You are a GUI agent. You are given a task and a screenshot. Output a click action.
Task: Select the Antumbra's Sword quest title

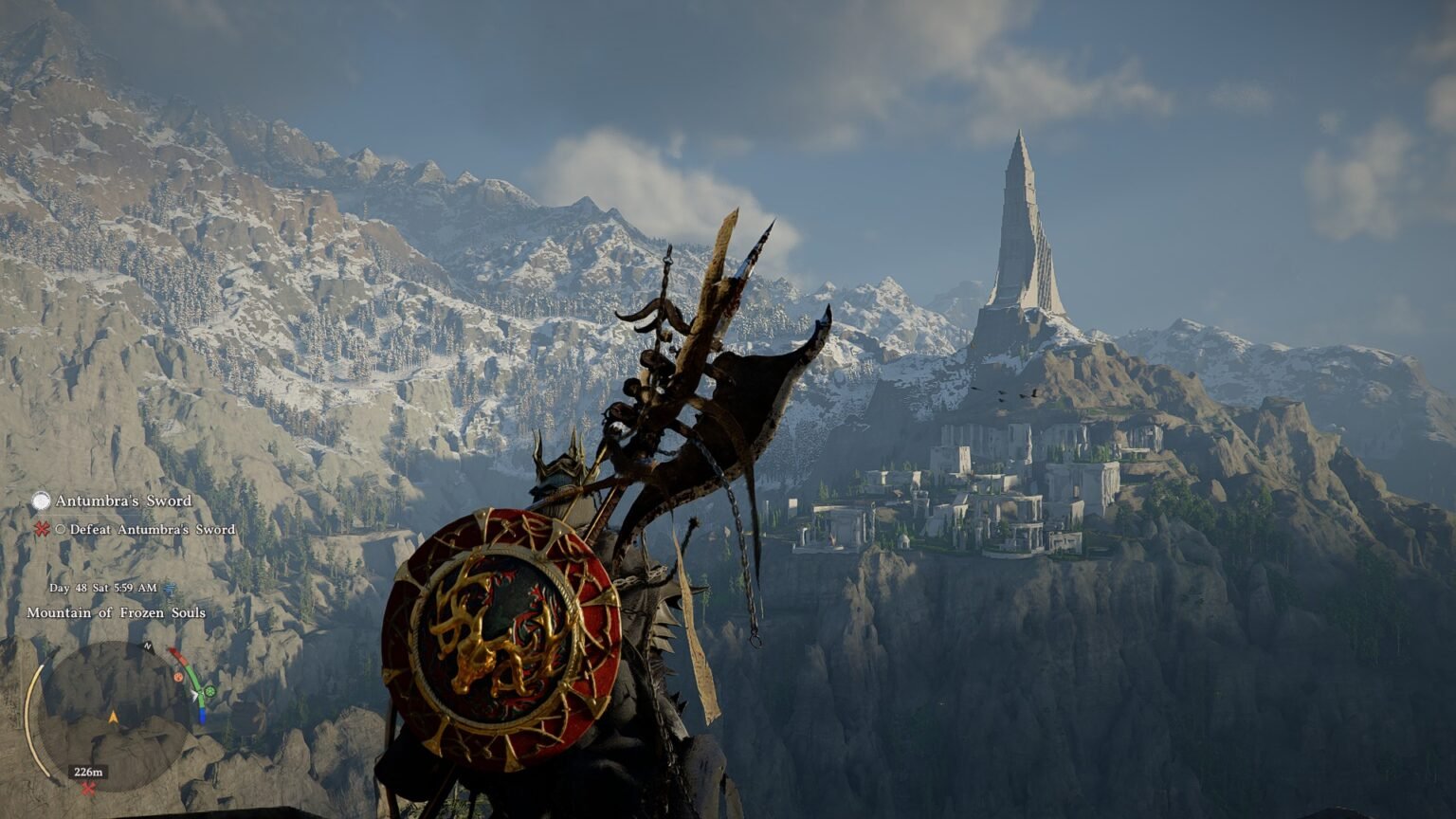(123, 500)
